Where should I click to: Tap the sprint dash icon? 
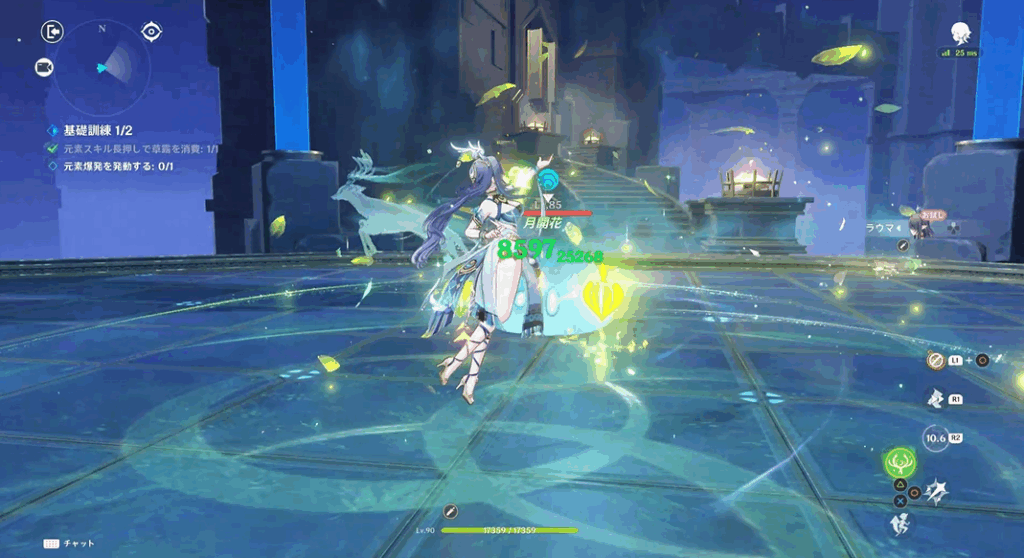click(899, 522)
